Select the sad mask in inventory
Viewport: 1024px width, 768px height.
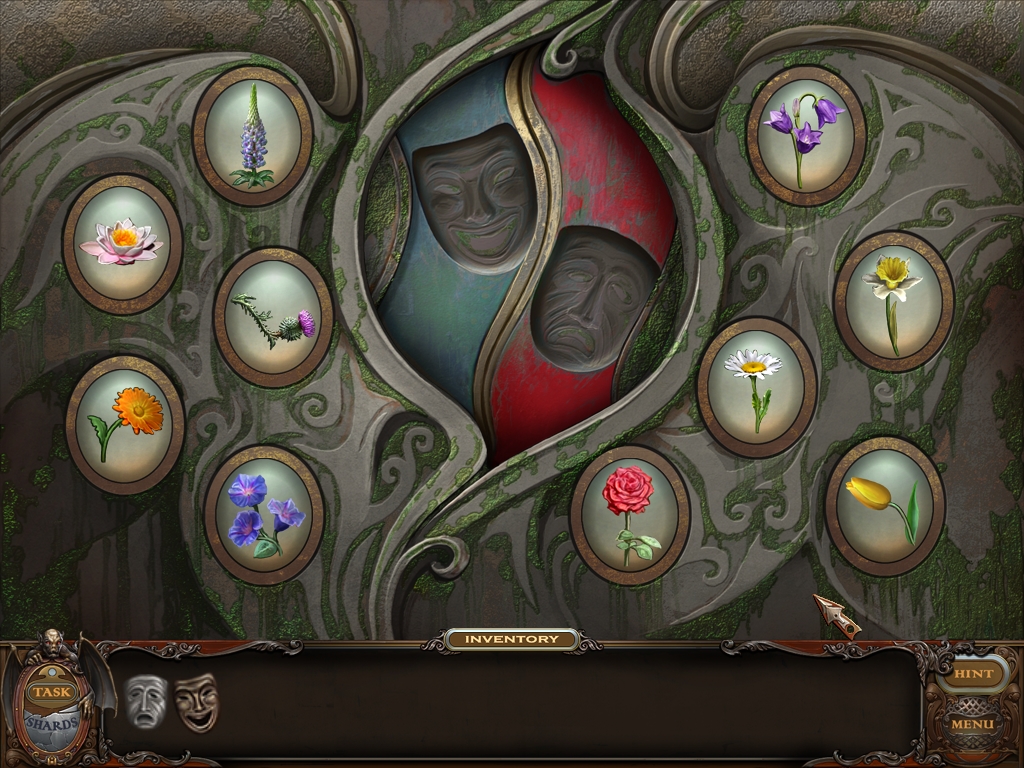[145, 701]
